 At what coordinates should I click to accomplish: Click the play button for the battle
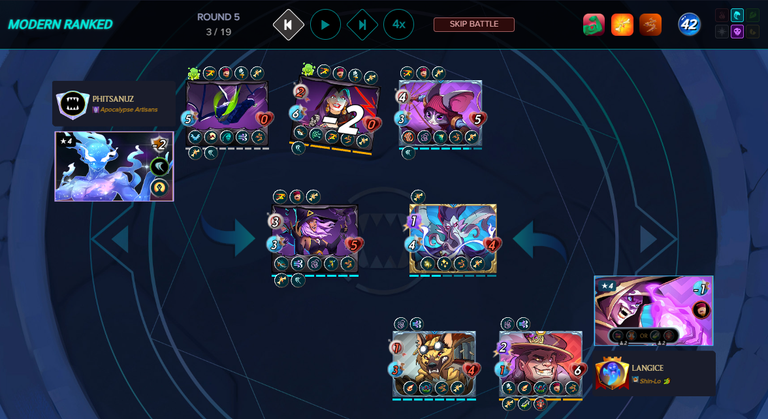tap(325, 24)
